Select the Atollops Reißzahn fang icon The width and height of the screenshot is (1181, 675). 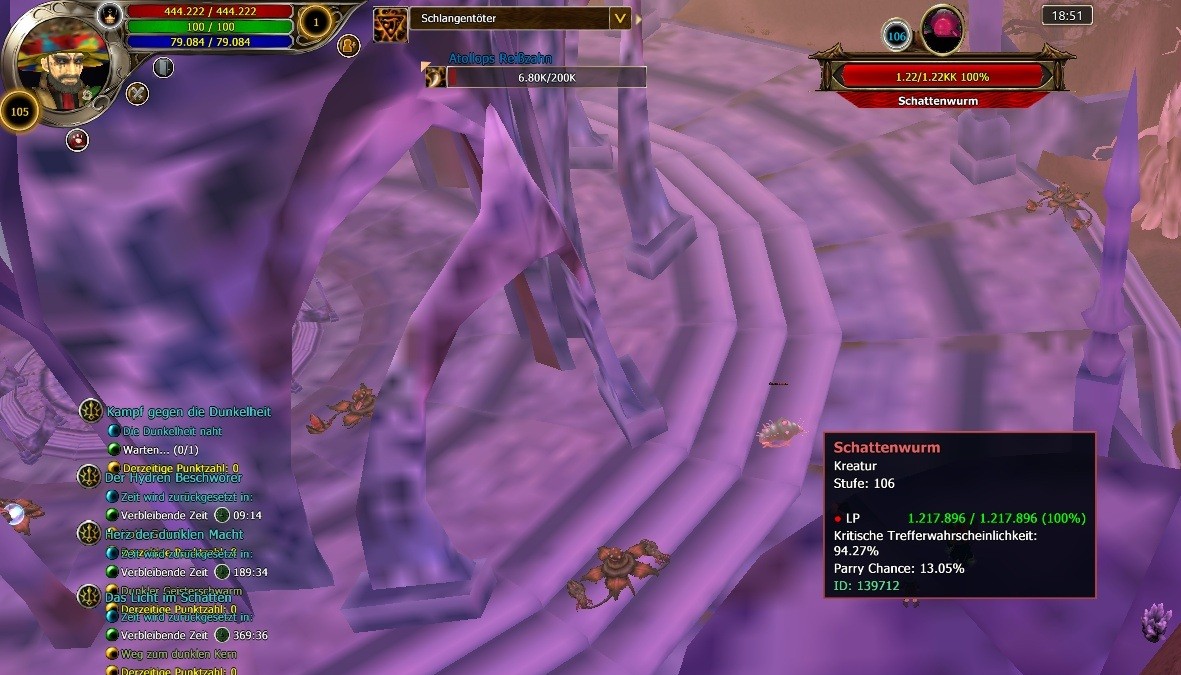point(435,76)
